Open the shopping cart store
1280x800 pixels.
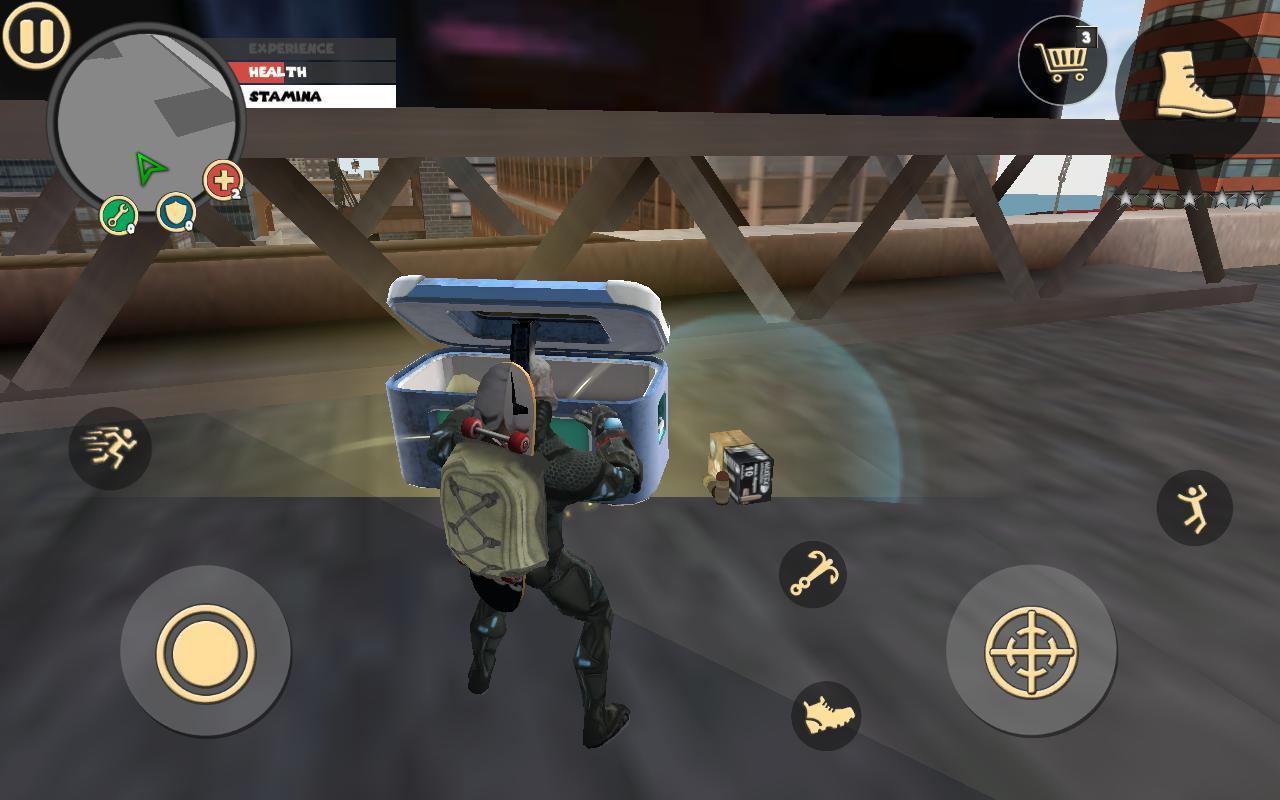click(x=1063, y=60)
